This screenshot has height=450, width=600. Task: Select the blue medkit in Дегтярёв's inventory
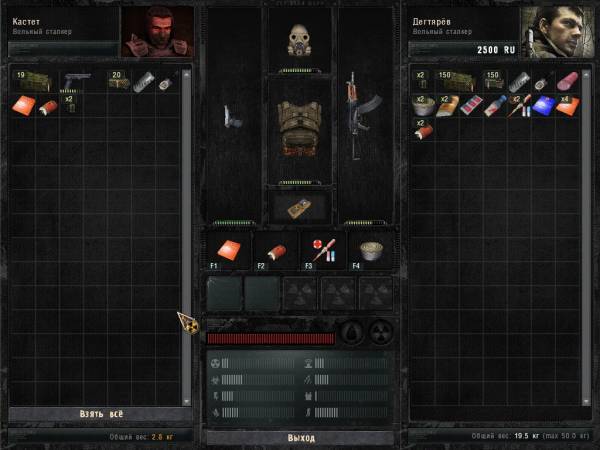pyautogui.click(x=543, y=104)
